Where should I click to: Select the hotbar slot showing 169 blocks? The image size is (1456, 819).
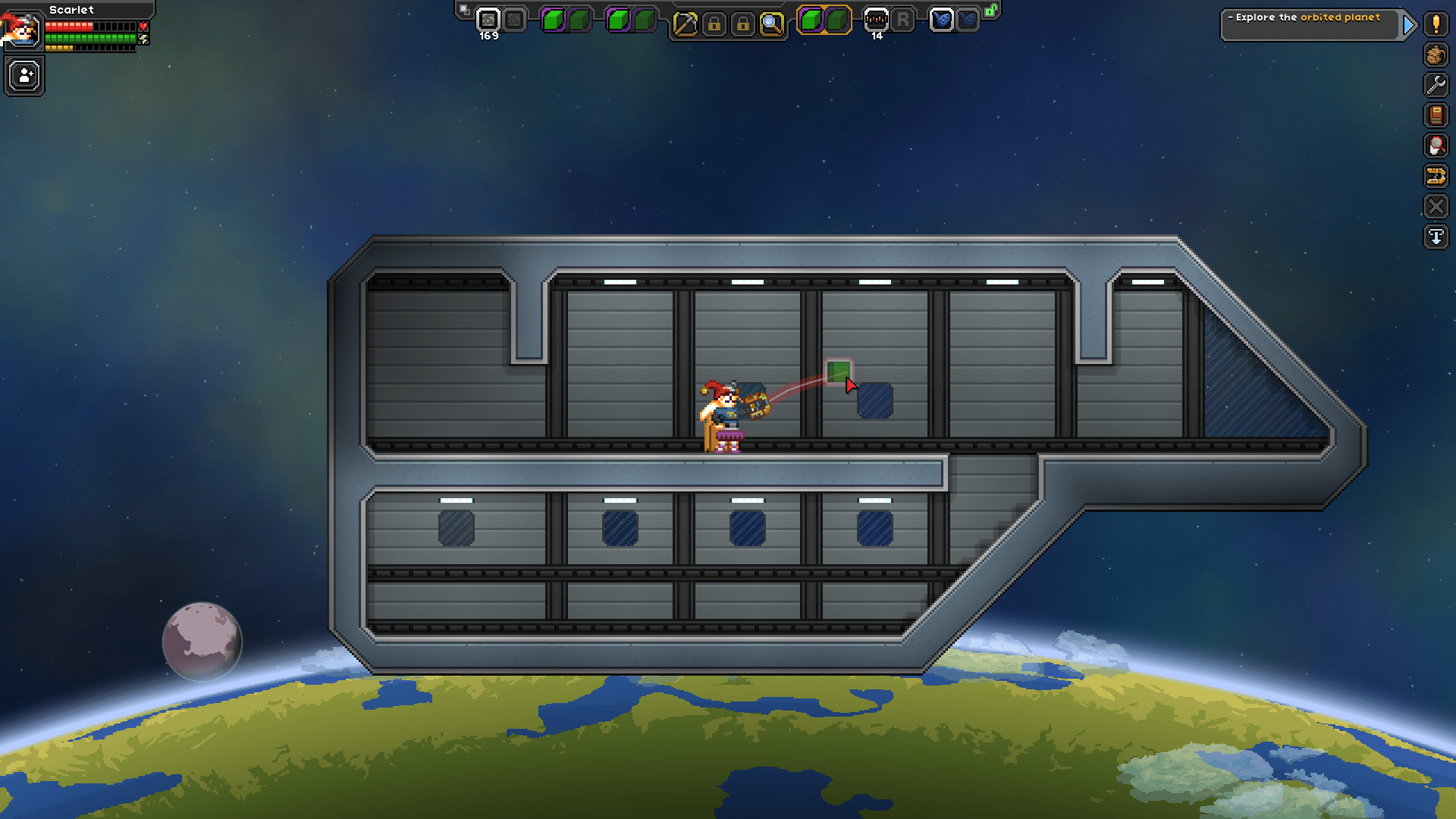489,19
